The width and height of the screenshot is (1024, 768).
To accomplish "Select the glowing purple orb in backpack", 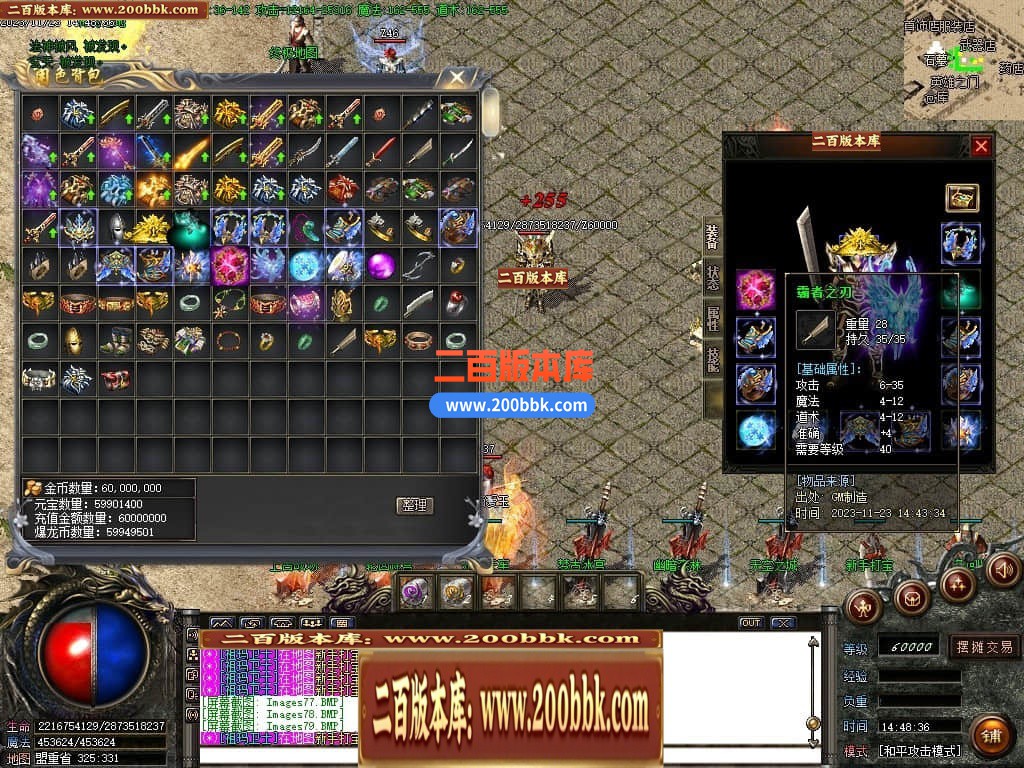I will click(x=379, y=266).
